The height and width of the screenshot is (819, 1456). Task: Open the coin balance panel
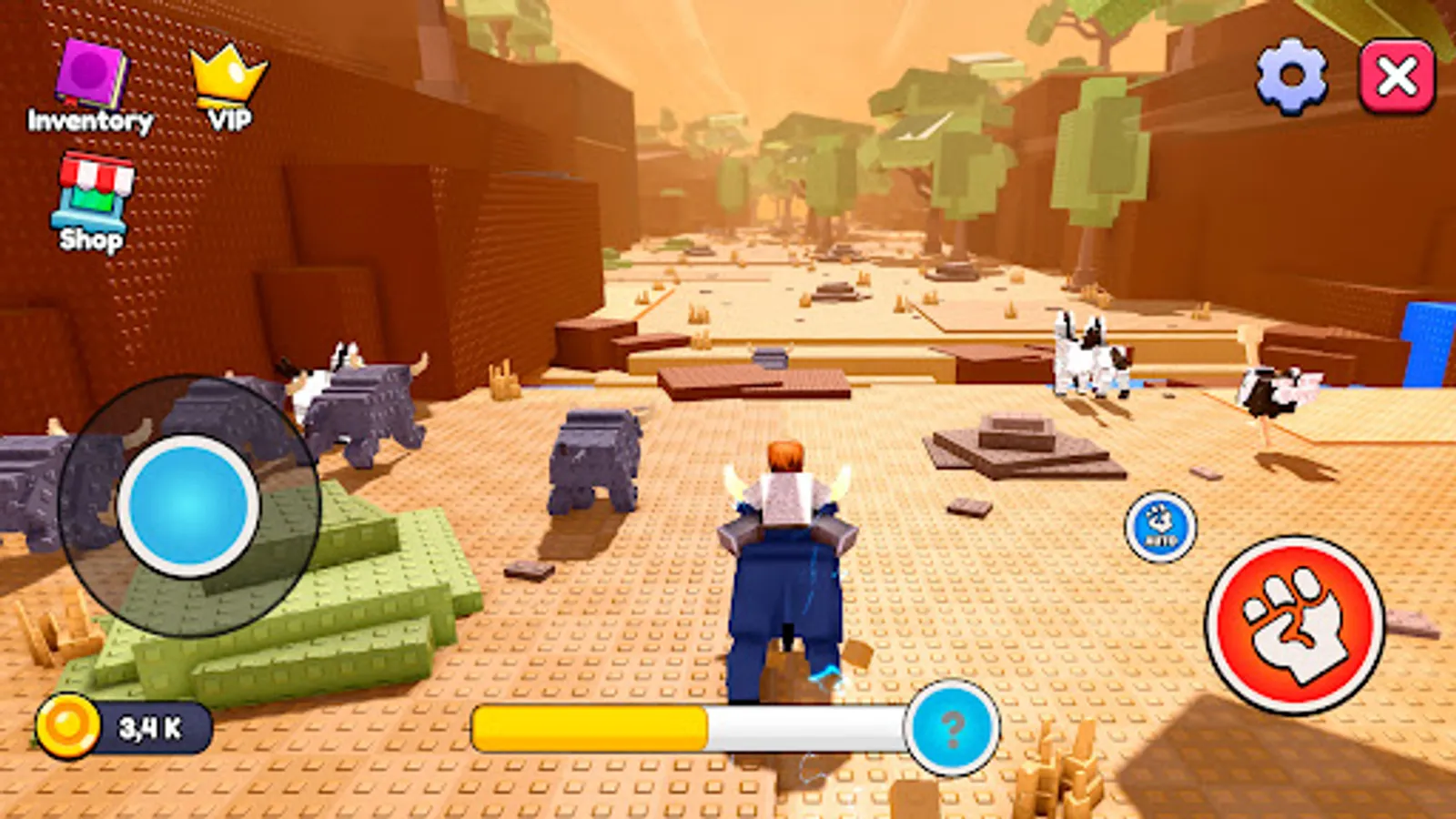pyautogui.click(x=123, y=723)
